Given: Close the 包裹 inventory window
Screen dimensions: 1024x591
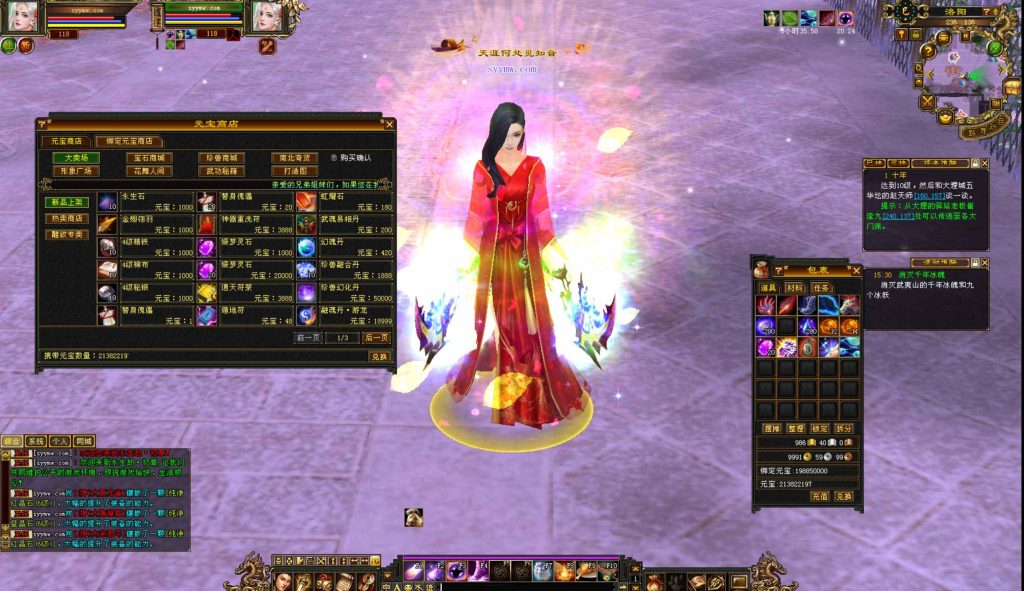Looking at the screenshot, I should [x=856, y=270].
